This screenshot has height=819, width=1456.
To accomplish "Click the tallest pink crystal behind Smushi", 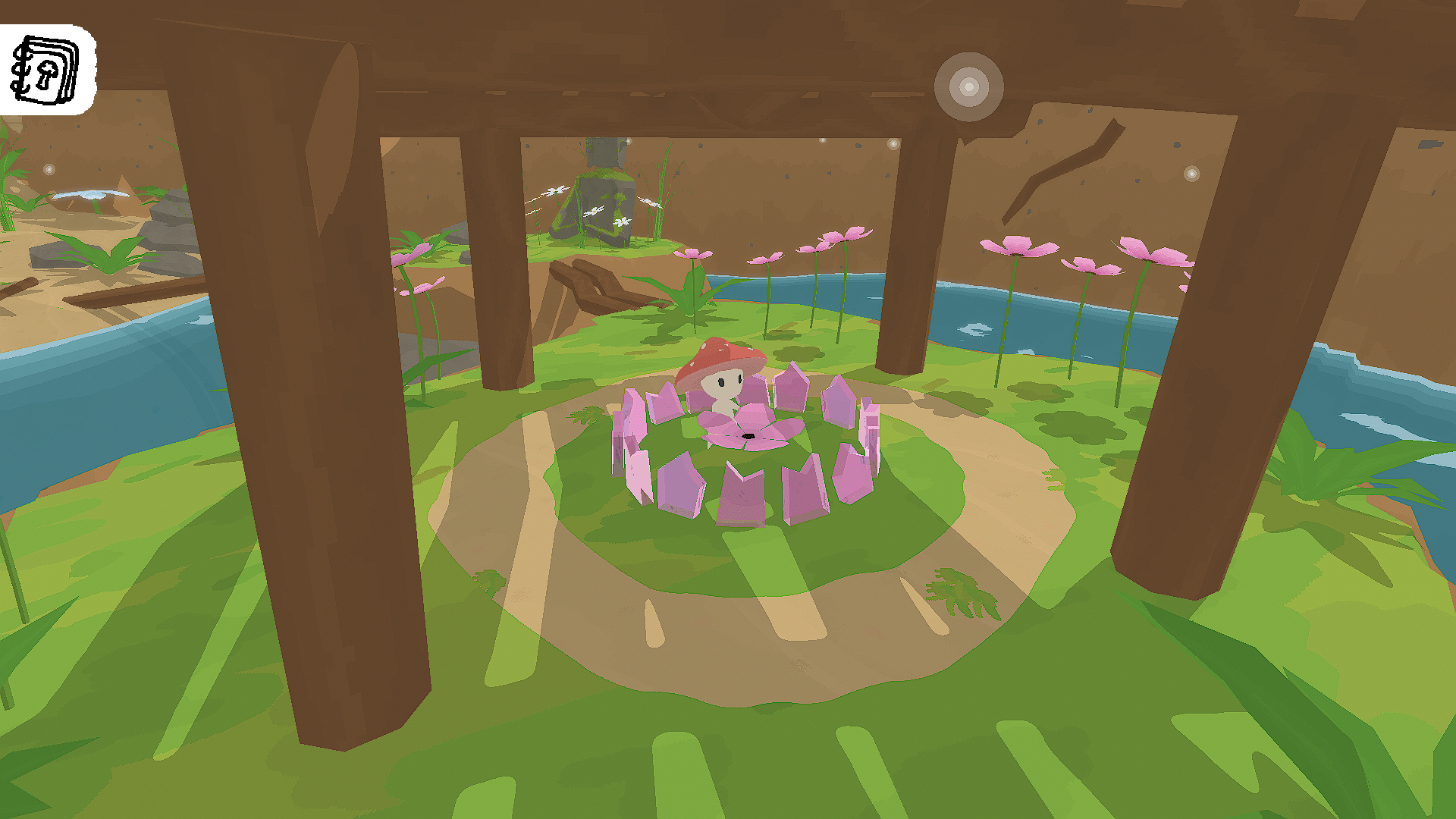I will click(792, 383).
